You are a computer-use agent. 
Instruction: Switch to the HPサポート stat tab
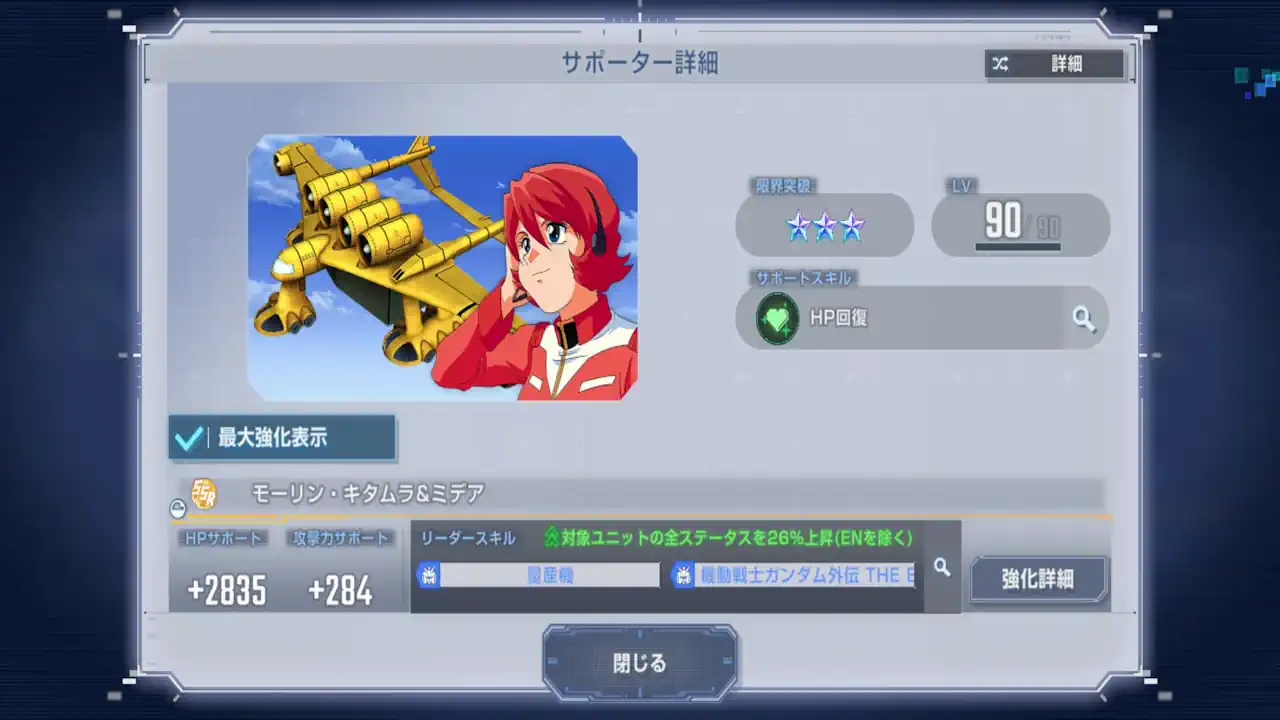click(x=224, y=538)
